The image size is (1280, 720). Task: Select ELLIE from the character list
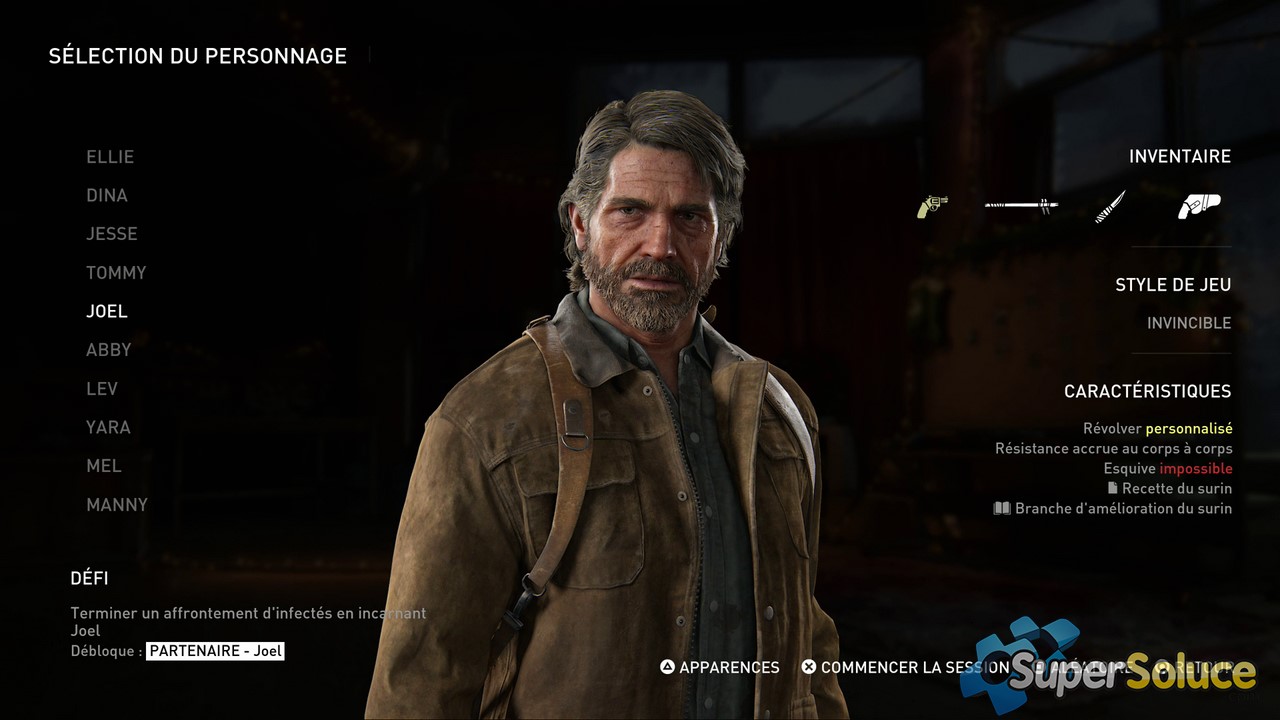coord(109,156)
